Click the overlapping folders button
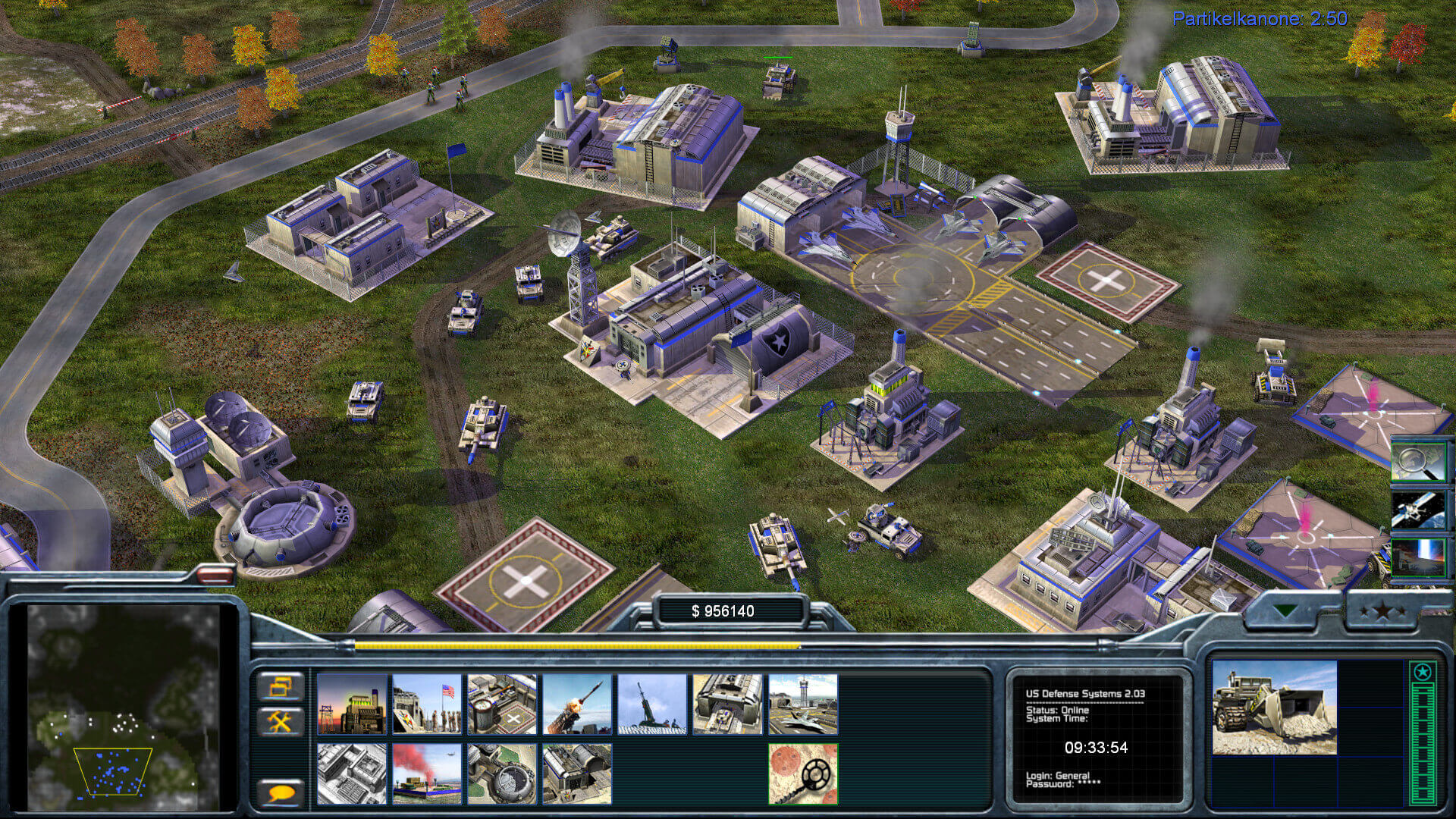 (x=280, y=687)
